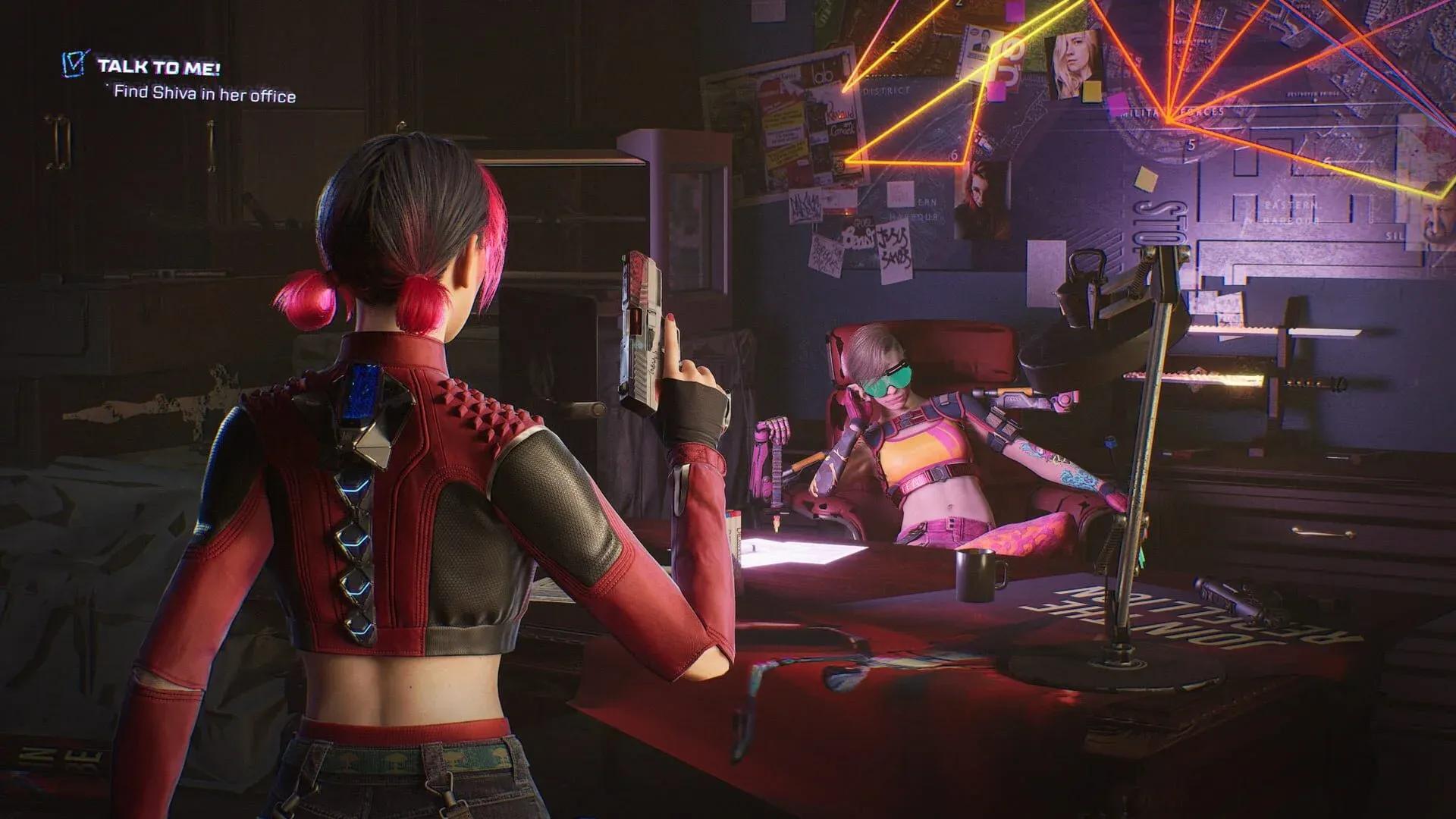Screen dimensions: 1456x819
Task: Select the dark-haired woman's portrait pinned below
Action: click(x=981, y=198)
